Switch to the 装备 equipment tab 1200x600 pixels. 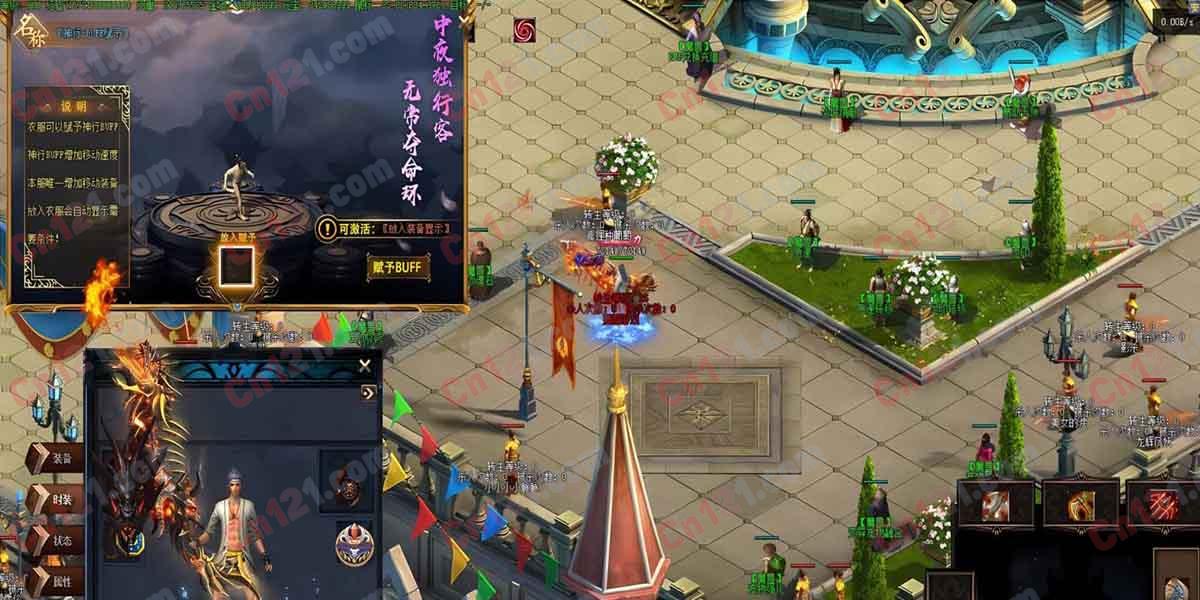tap(56, 460)
